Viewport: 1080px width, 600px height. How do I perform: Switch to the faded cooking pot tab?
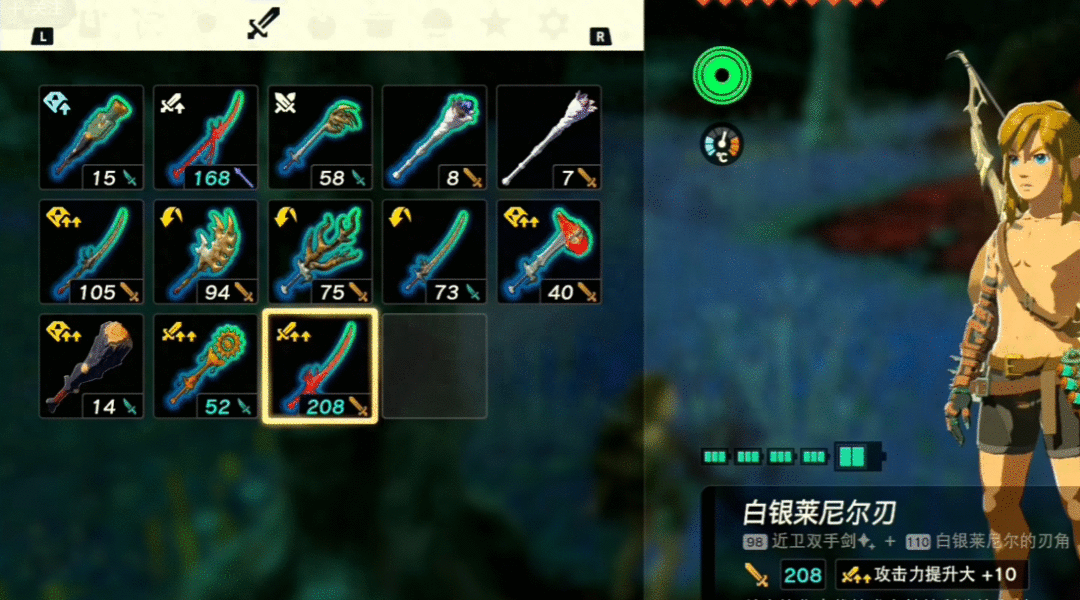(379, 21)
